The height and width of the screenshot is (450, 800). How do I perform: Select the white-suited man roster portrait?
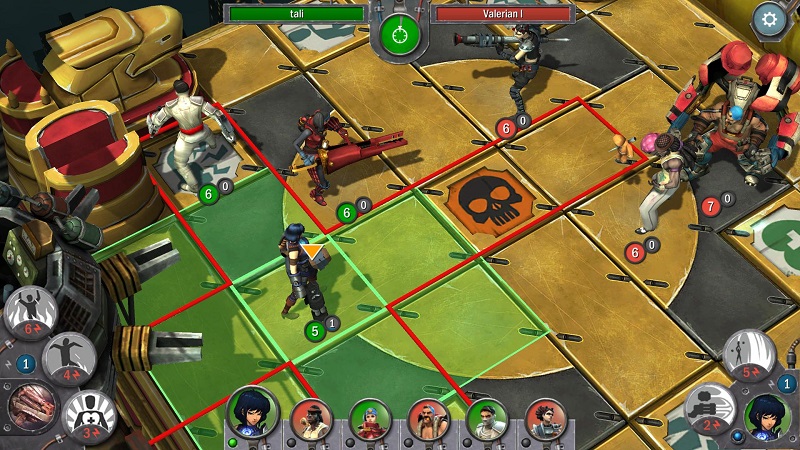point(487,419)
